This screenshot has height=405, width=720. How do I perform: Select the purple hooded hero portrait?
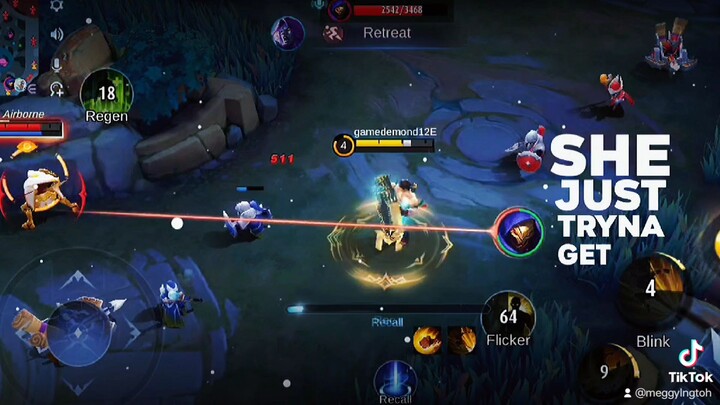point(287,31)
